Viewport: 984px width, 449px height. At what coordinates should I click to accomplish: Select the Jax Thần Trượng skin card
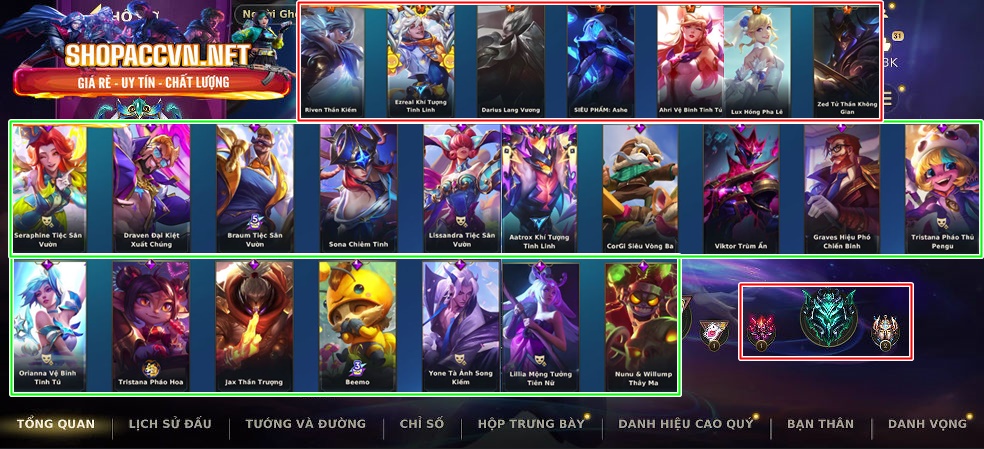tap(254, 324)
